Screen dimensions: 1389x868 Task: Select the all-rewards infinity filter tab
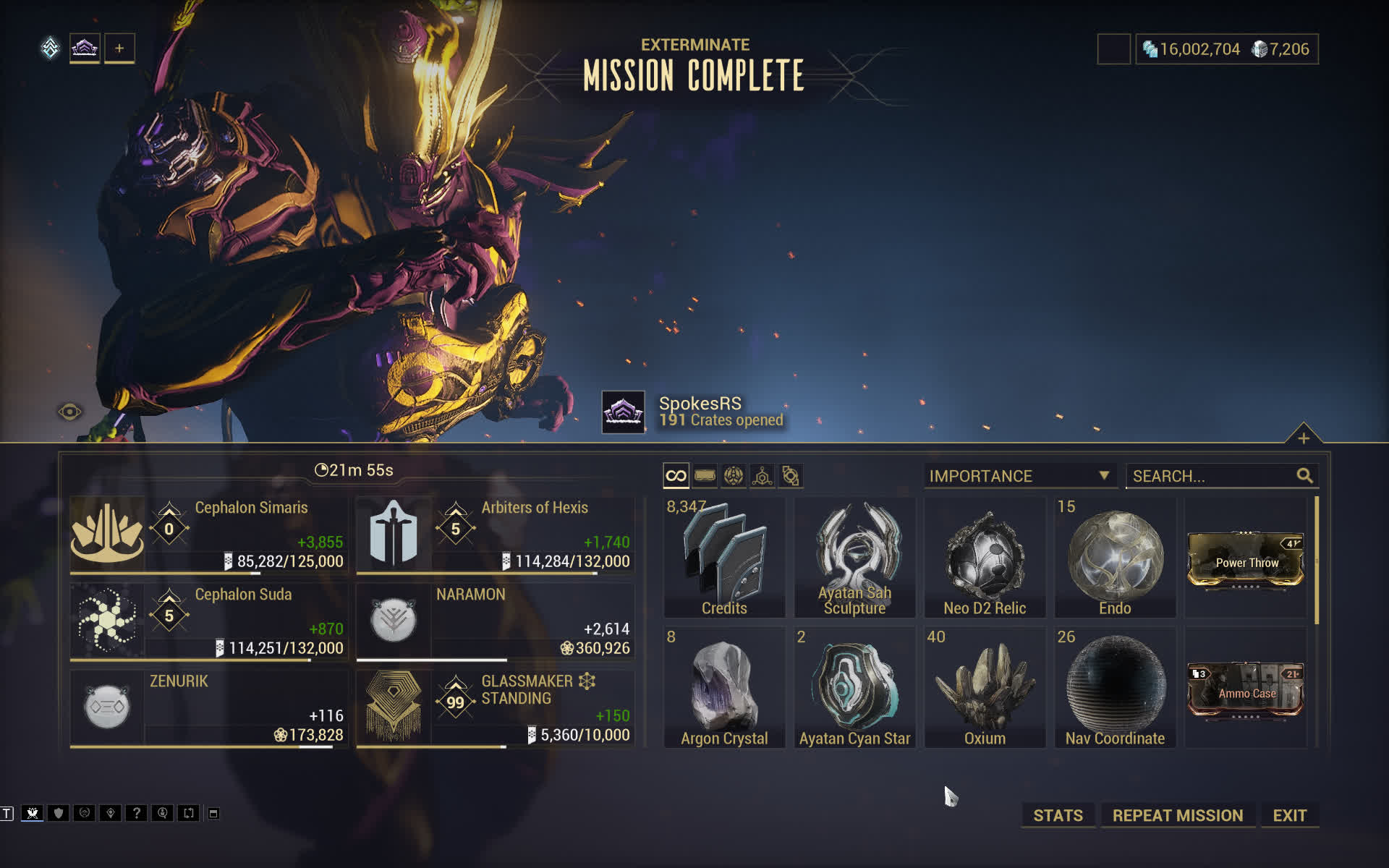(676, 476)
